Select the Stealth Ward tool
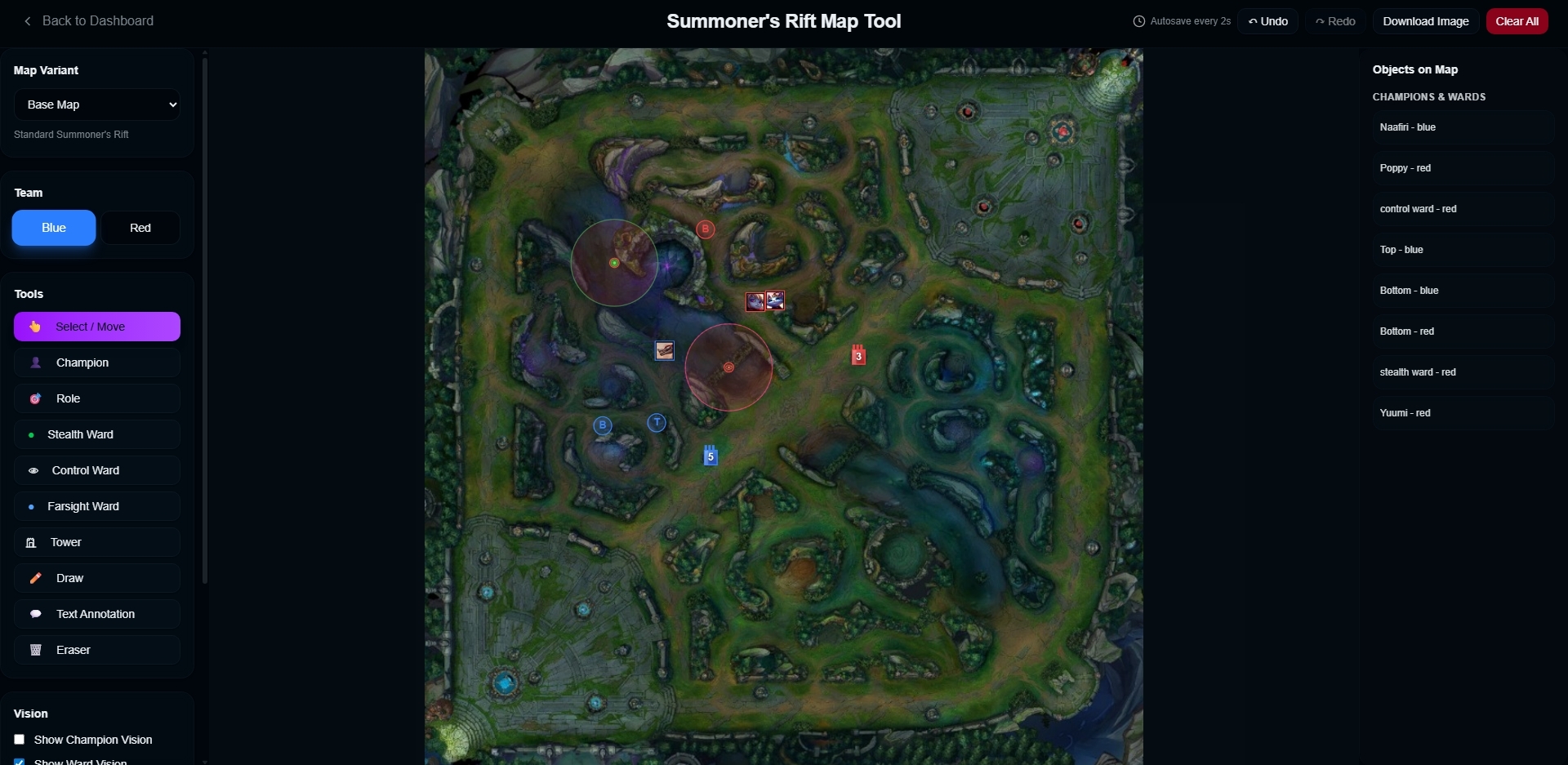The width and height of the screenshot is (1568, 765). pos(97,434)
